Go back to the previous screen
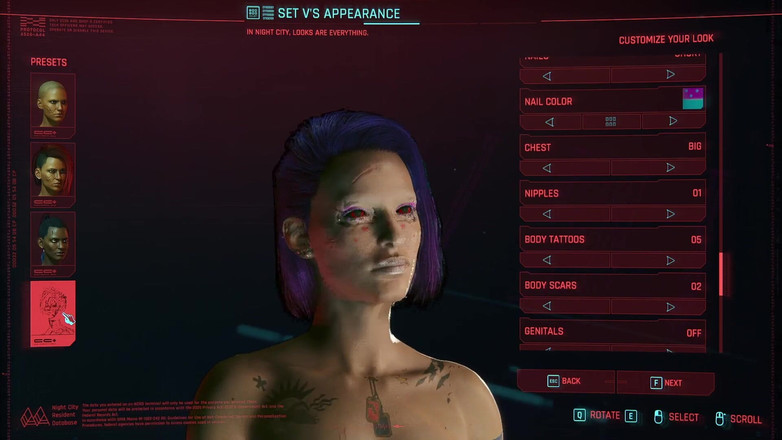 [x=565, y=381]
